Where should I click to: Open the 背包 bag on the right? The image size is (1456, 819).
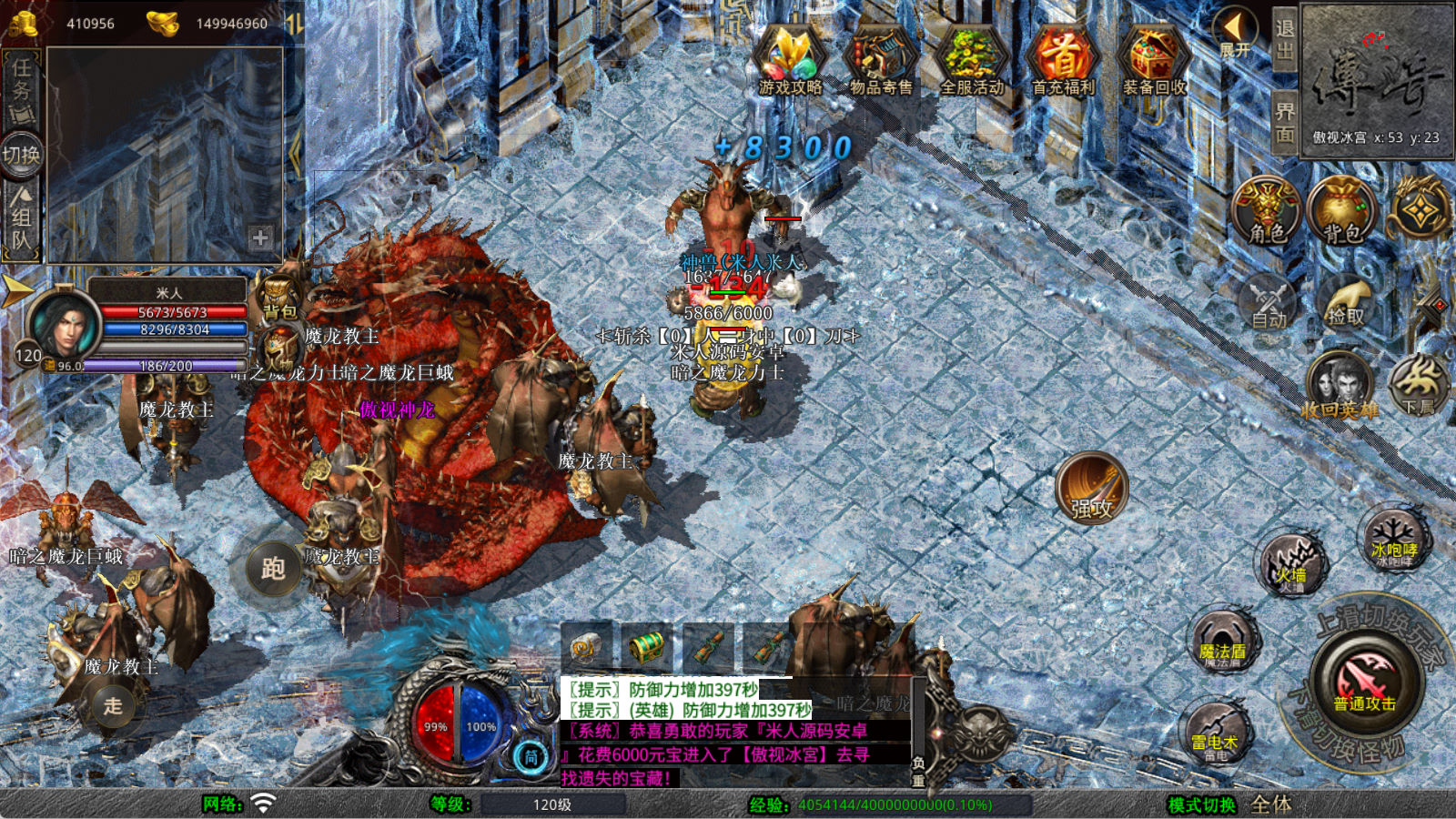[1341, 211]
